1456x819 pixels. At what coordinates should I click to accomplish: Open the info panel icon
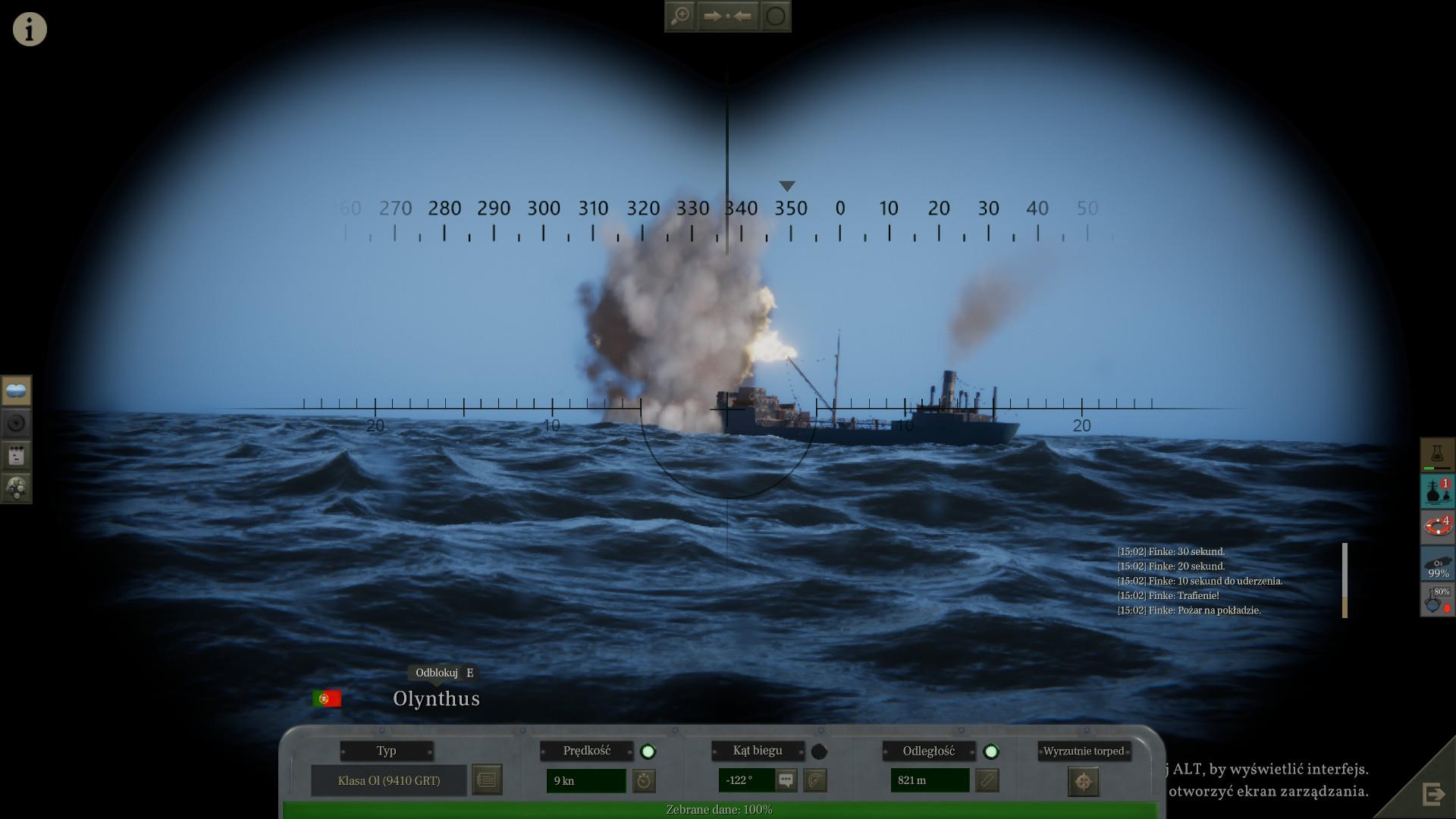tap(30, 30)
